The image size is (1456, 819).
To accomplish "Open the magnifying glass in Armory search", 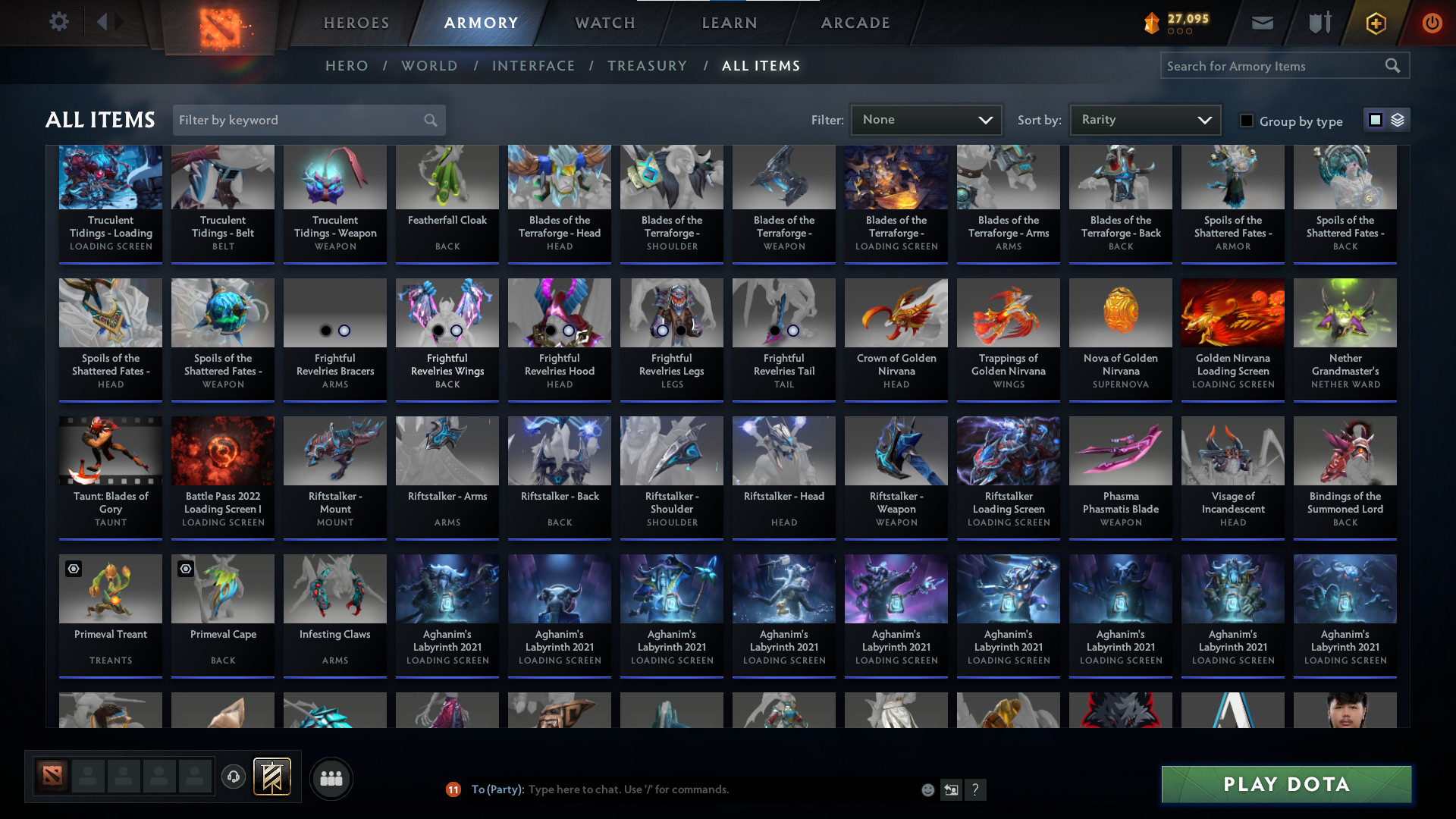I will (x=1393, y=65).
